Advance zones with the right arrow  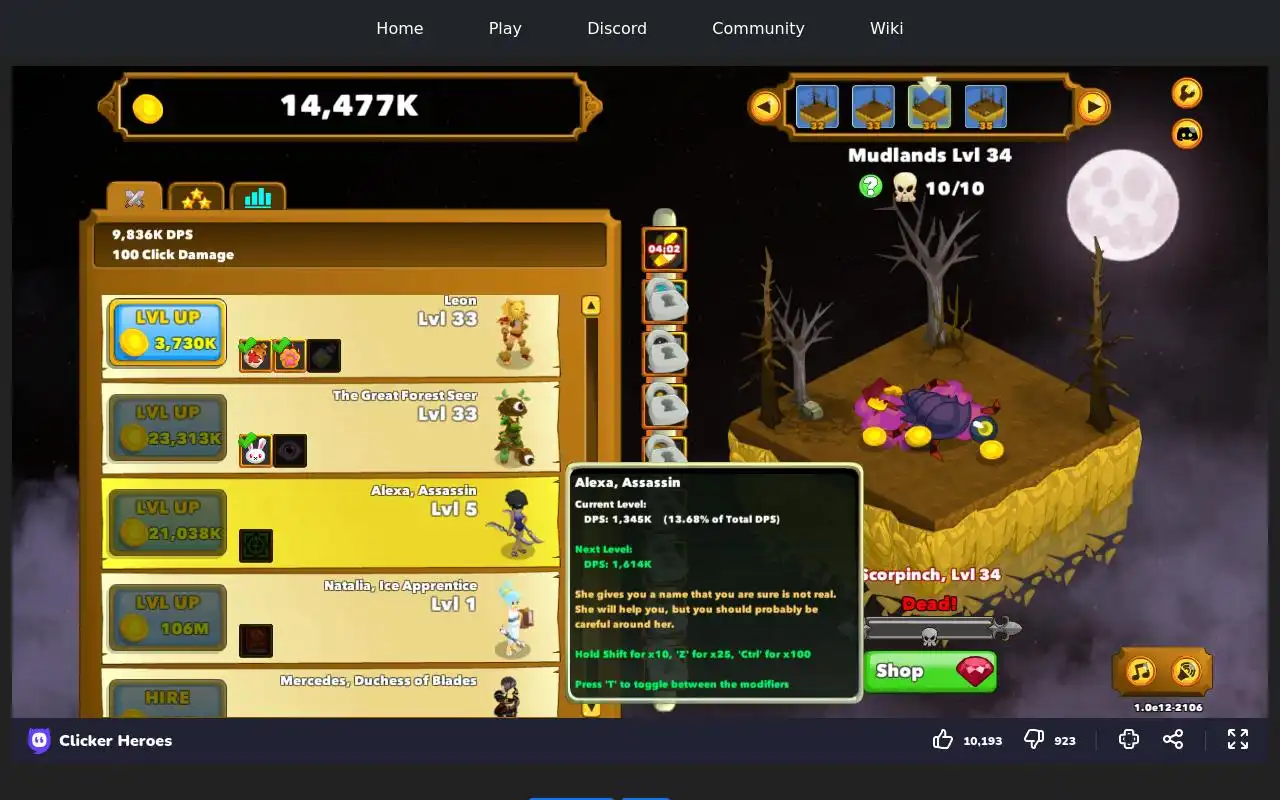1093,106
